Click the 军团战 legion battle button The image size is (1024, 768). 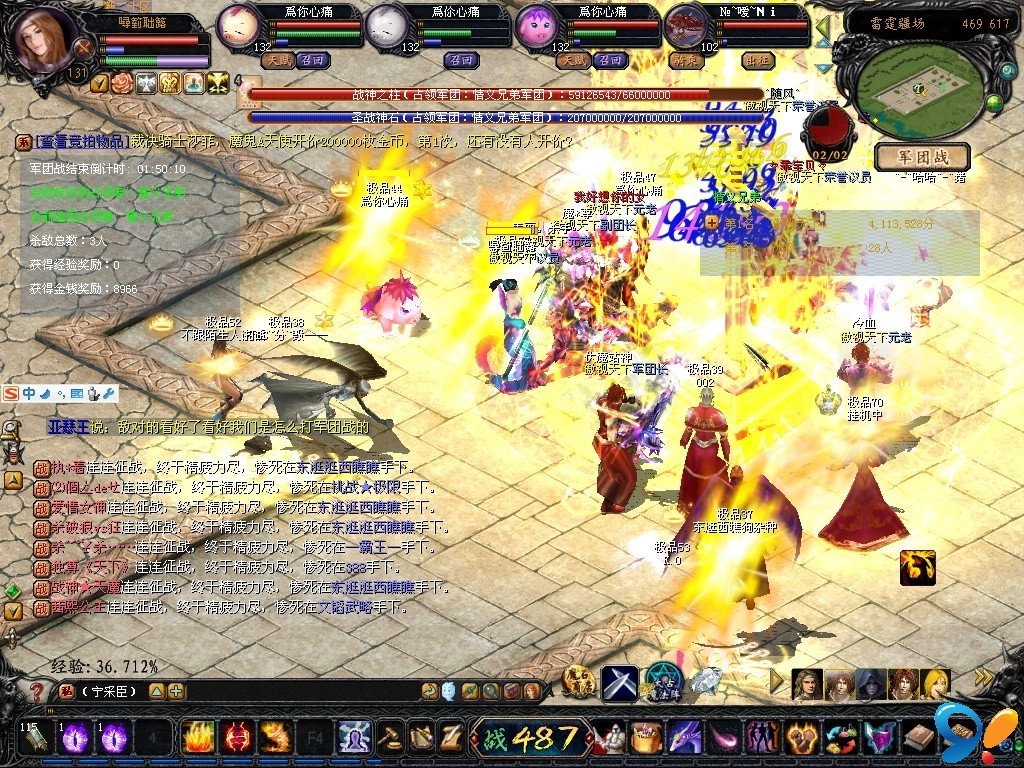(x=922, y=157)
